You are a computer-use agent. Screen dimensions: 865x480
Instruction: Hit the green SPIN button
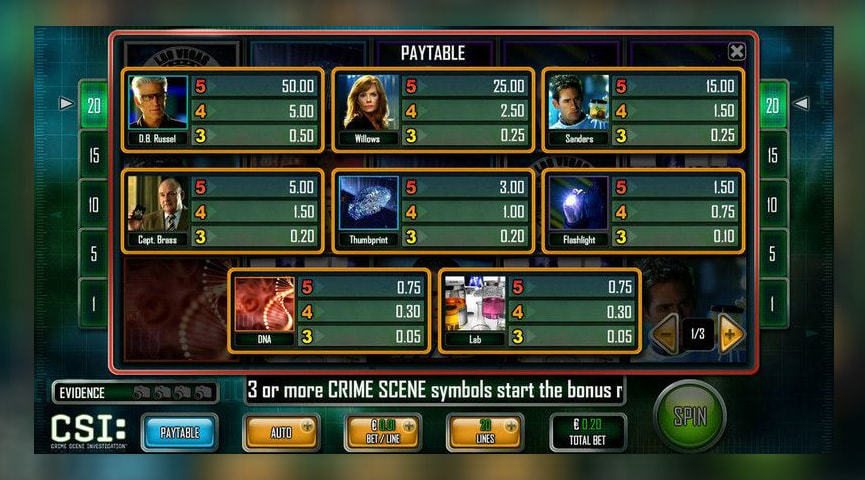click(x=689, y=416)
